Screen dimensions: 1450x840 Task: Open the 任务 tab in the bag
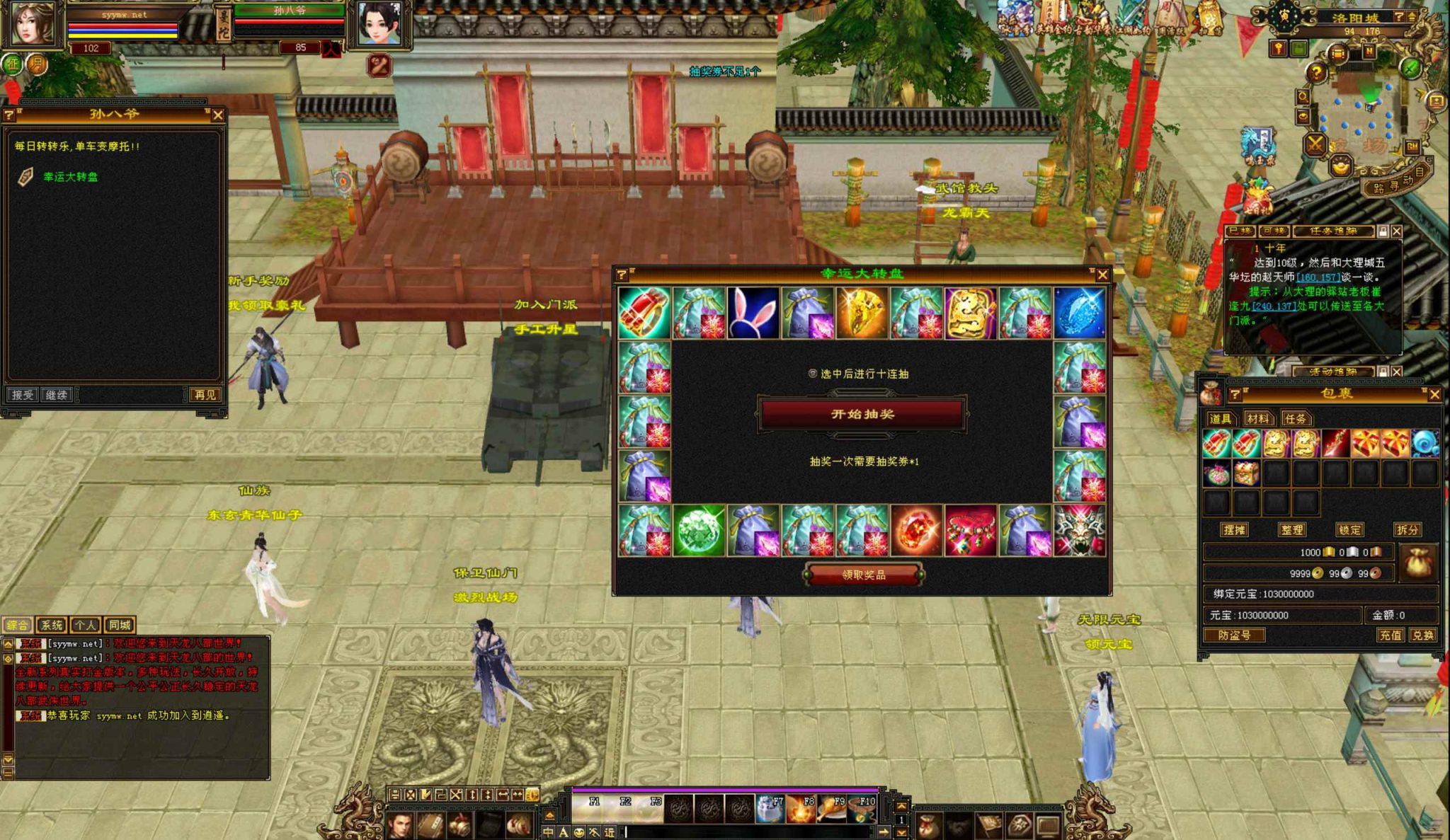pos(1295,419)
